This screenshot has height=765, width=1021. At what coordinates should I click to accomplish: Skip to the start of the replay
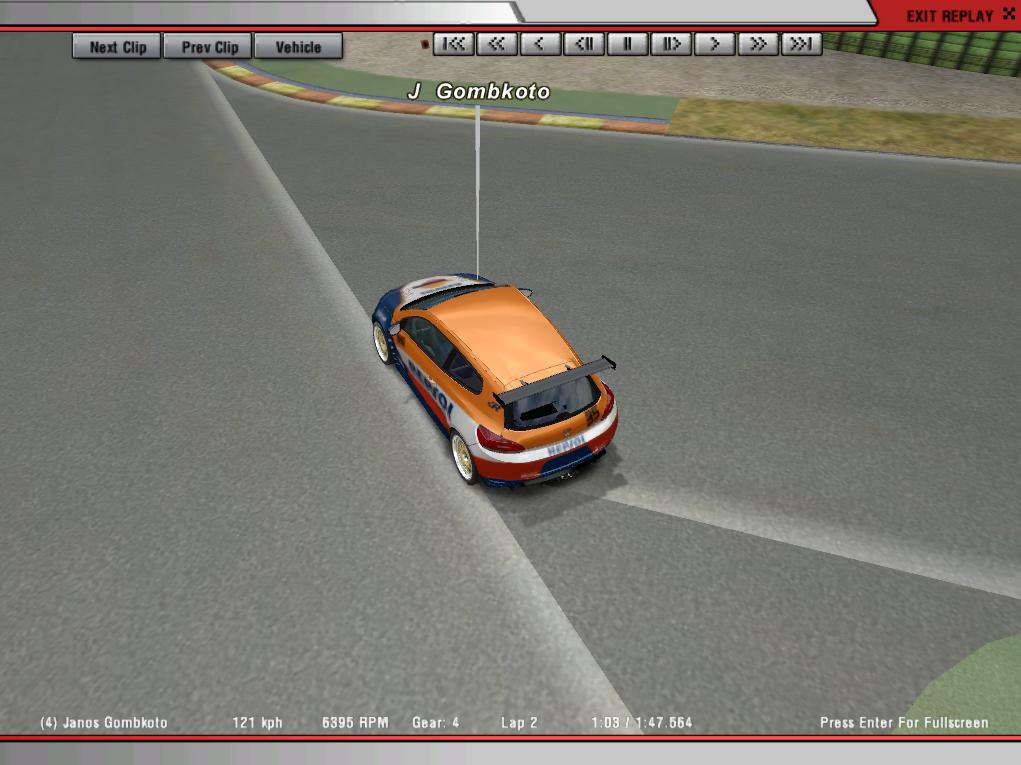453,44
